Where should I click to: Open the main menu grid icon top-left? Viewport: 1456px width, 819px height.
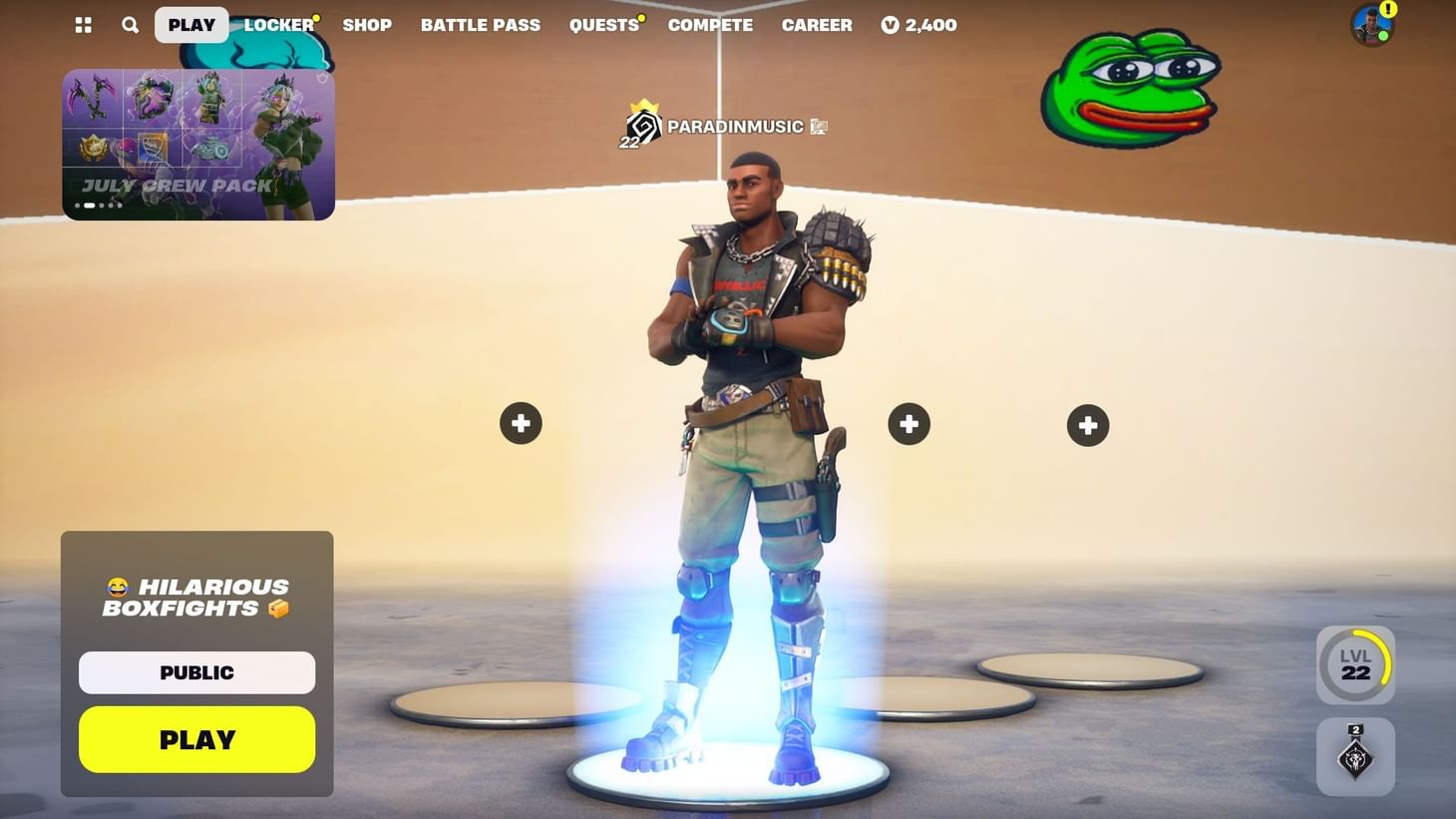[x=83, y=24]
